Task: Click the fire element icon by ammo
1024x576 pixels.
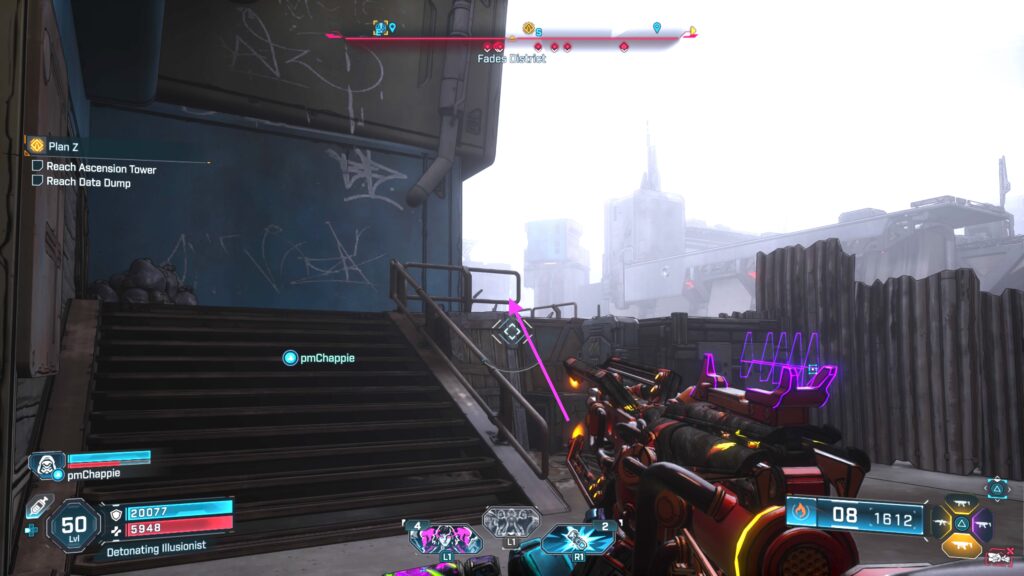Action: point(801,514)
